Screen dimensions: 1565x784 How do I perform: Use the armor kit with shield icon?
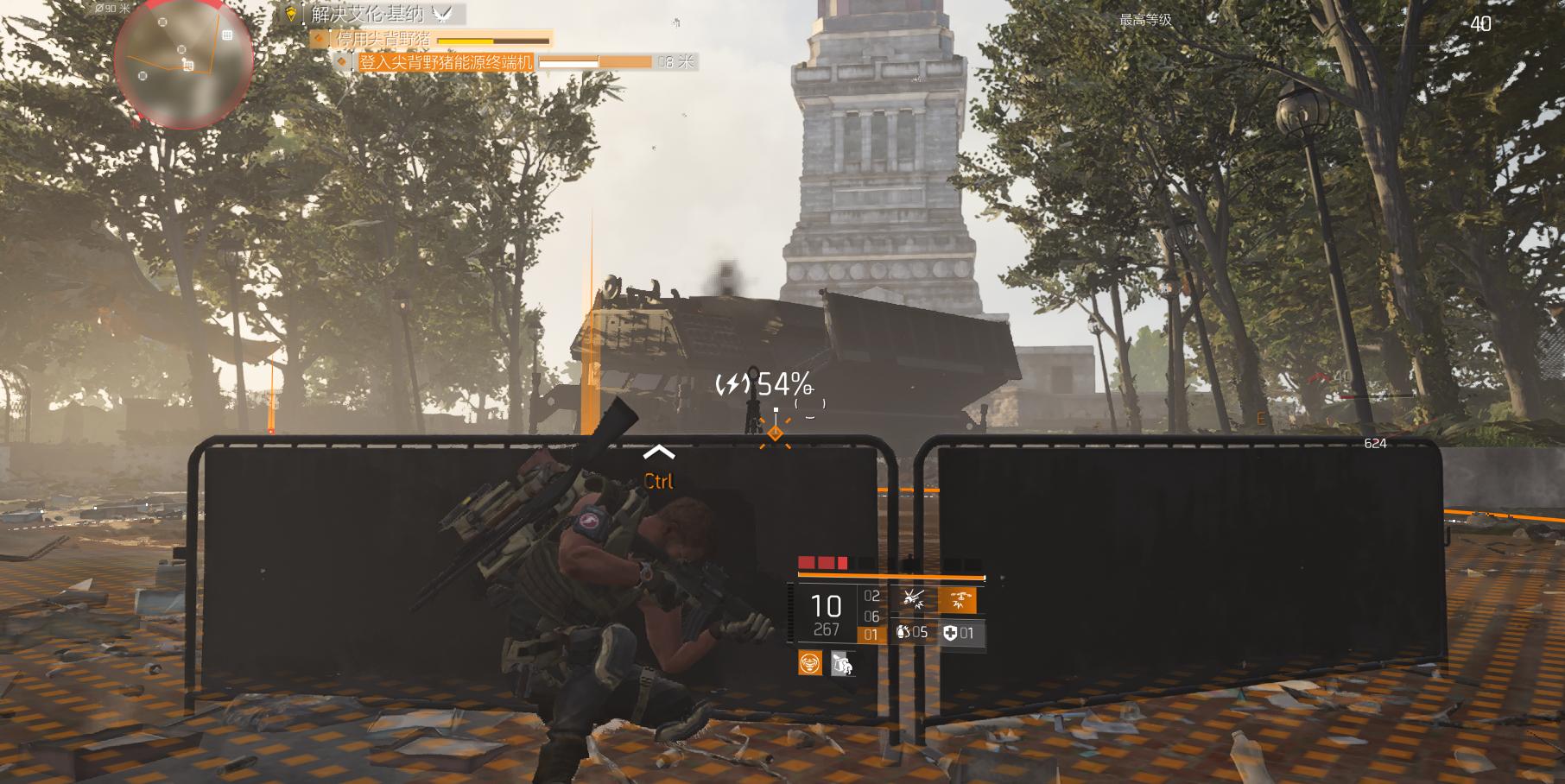pyautogui.click(x=959, y=633)
